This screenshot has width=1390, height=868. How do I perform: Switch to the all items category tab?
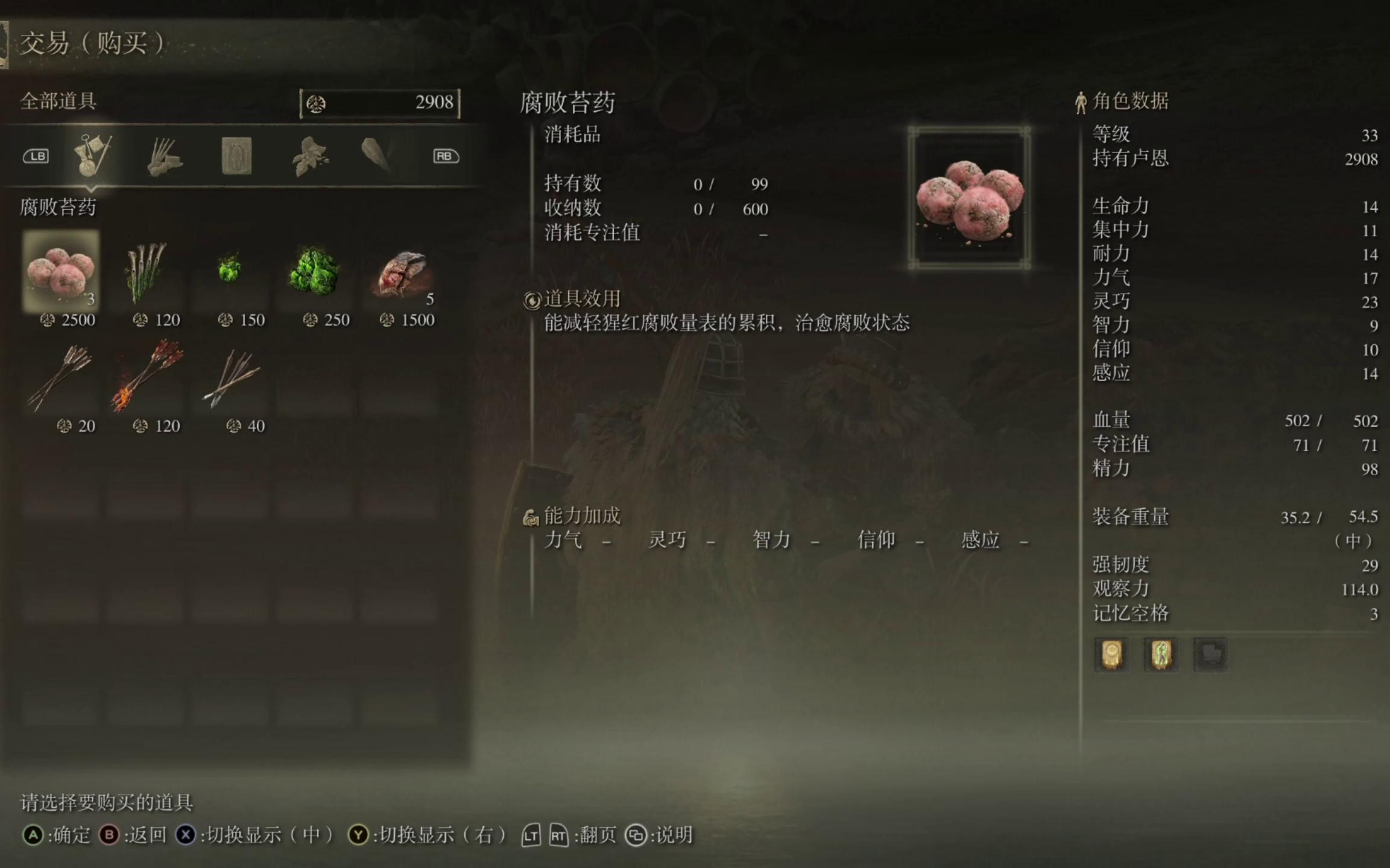(x=92, y=156)
